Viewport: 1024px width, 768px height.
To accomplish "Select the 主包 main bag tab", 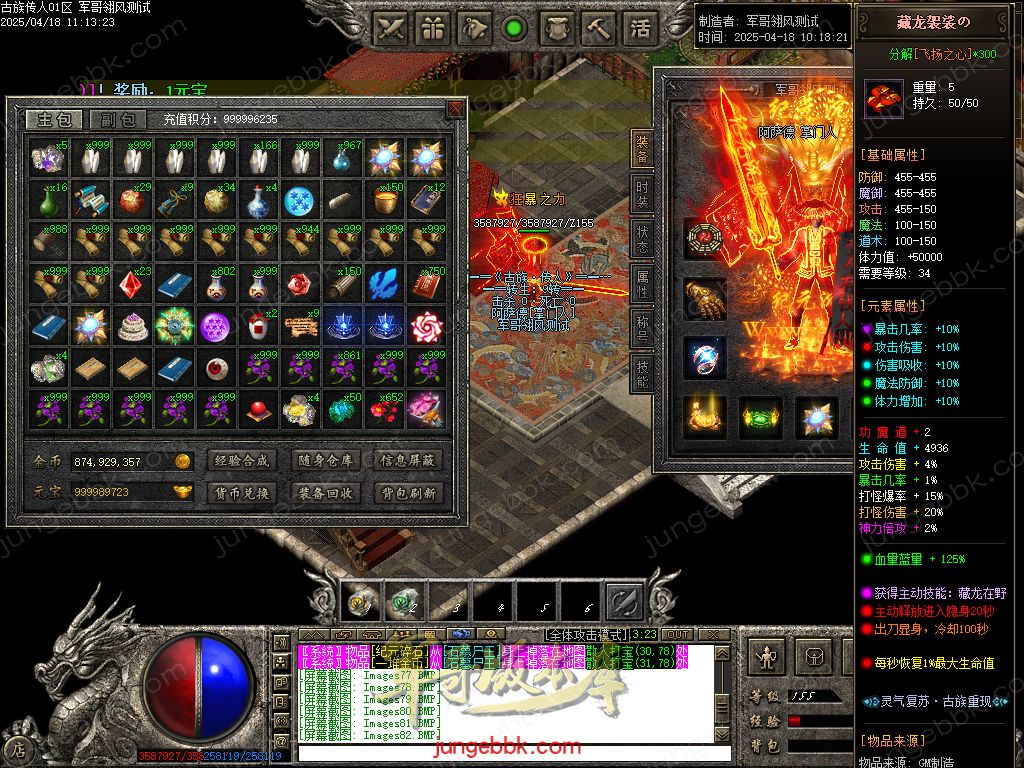I will tap(54, 120).
